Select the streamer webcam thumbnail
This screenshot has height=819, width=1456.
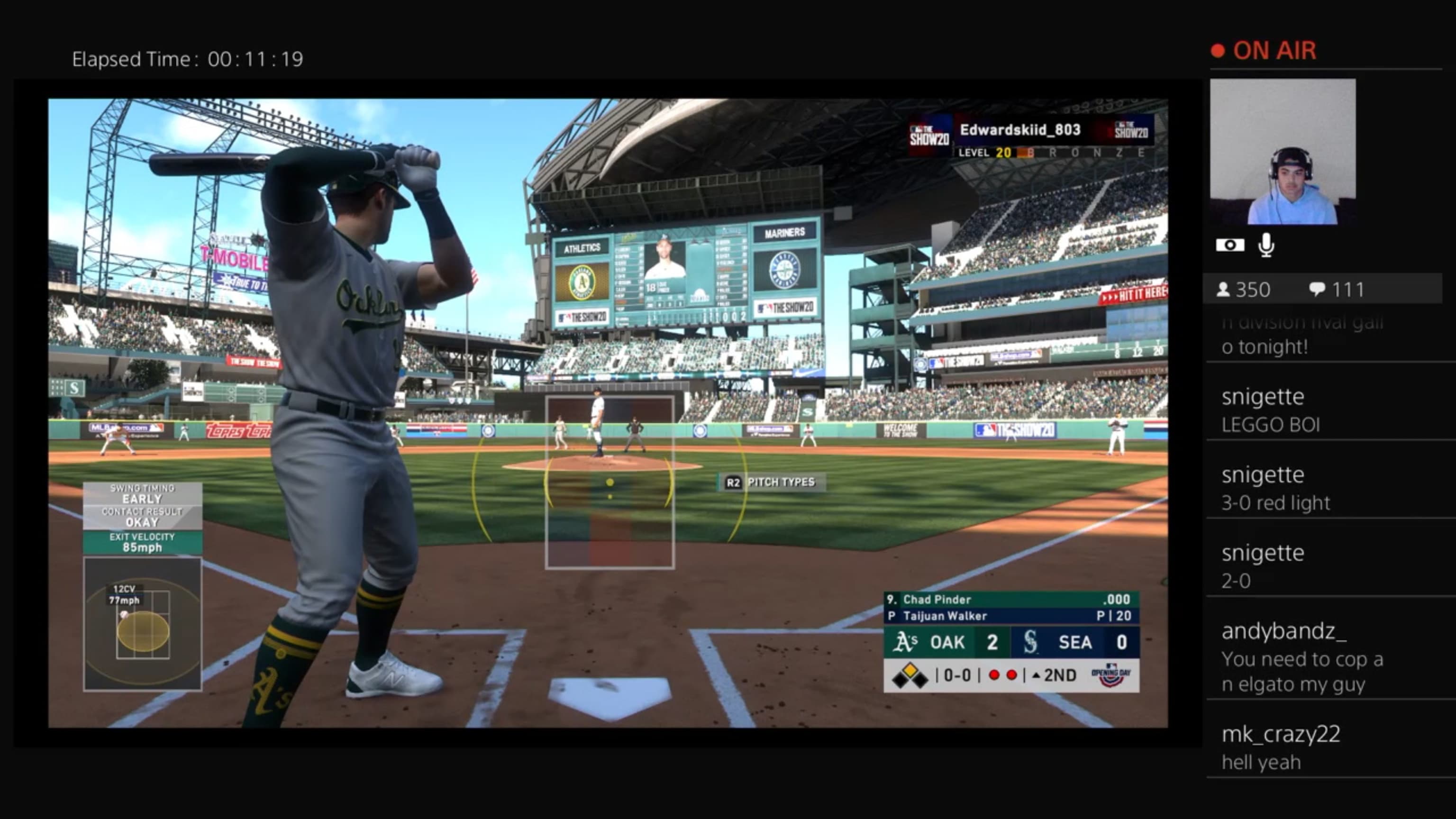click(x=1283, y=152)
